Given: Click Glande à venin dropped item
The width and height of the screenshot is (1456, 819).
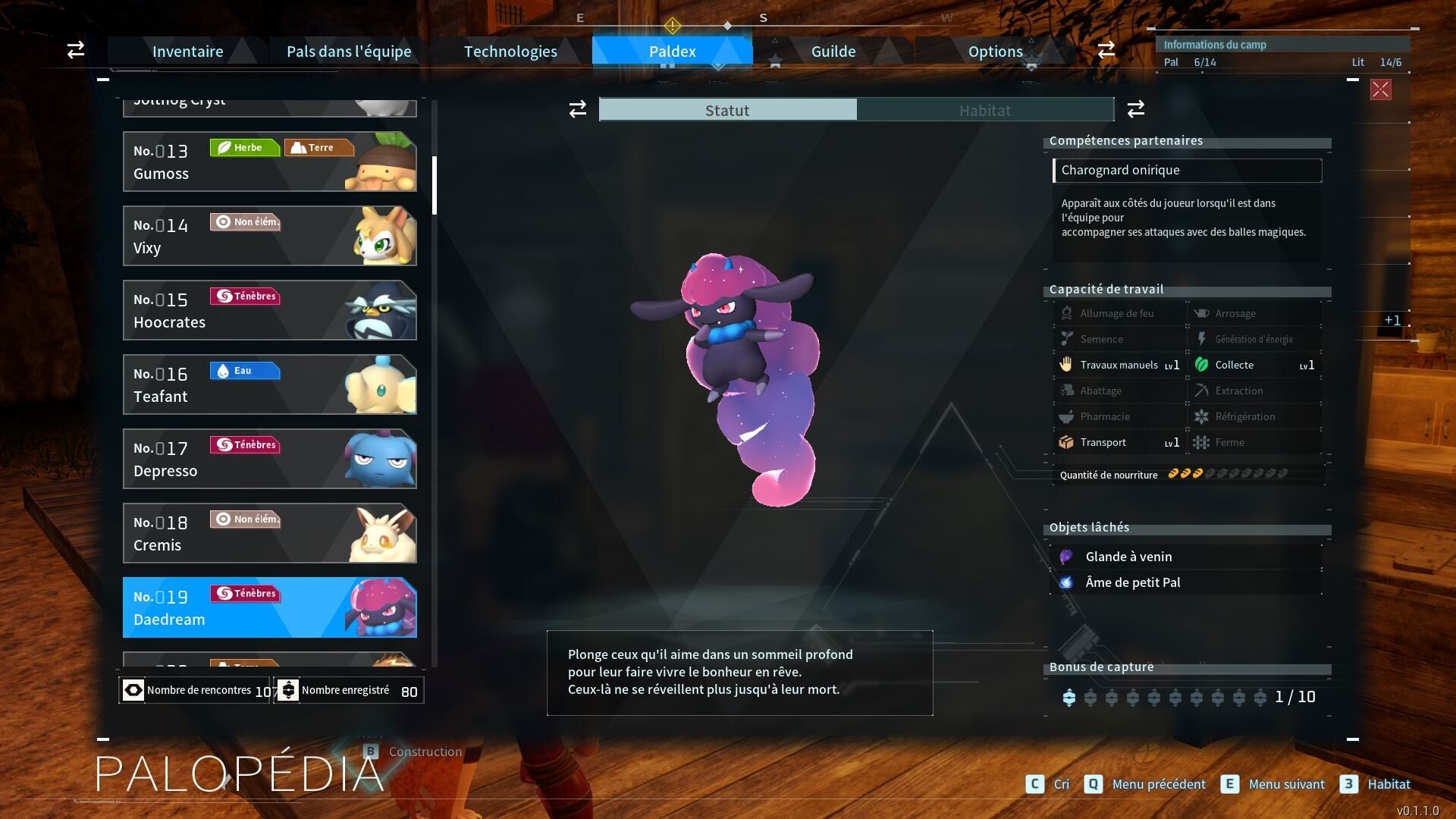Looking at the screenshot, I should pyautogui.click(x=1128, y=557).
